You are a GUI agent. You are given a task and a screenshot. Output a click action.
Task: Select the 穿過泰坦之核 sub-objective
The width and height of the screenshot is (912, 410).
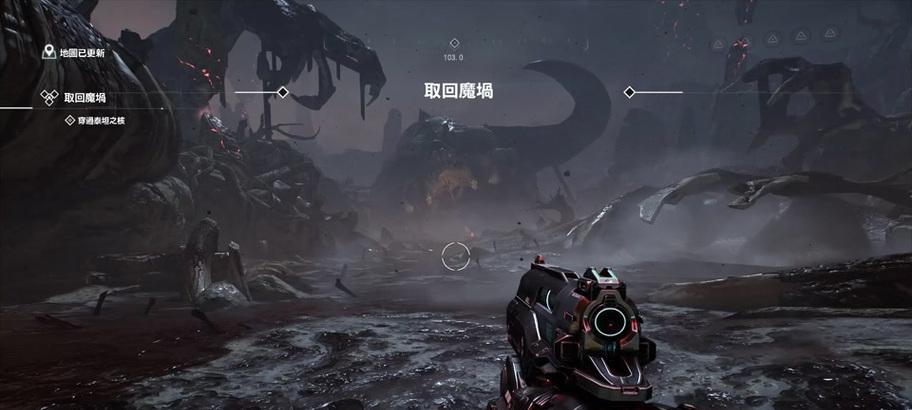click(x=100, y=120)
